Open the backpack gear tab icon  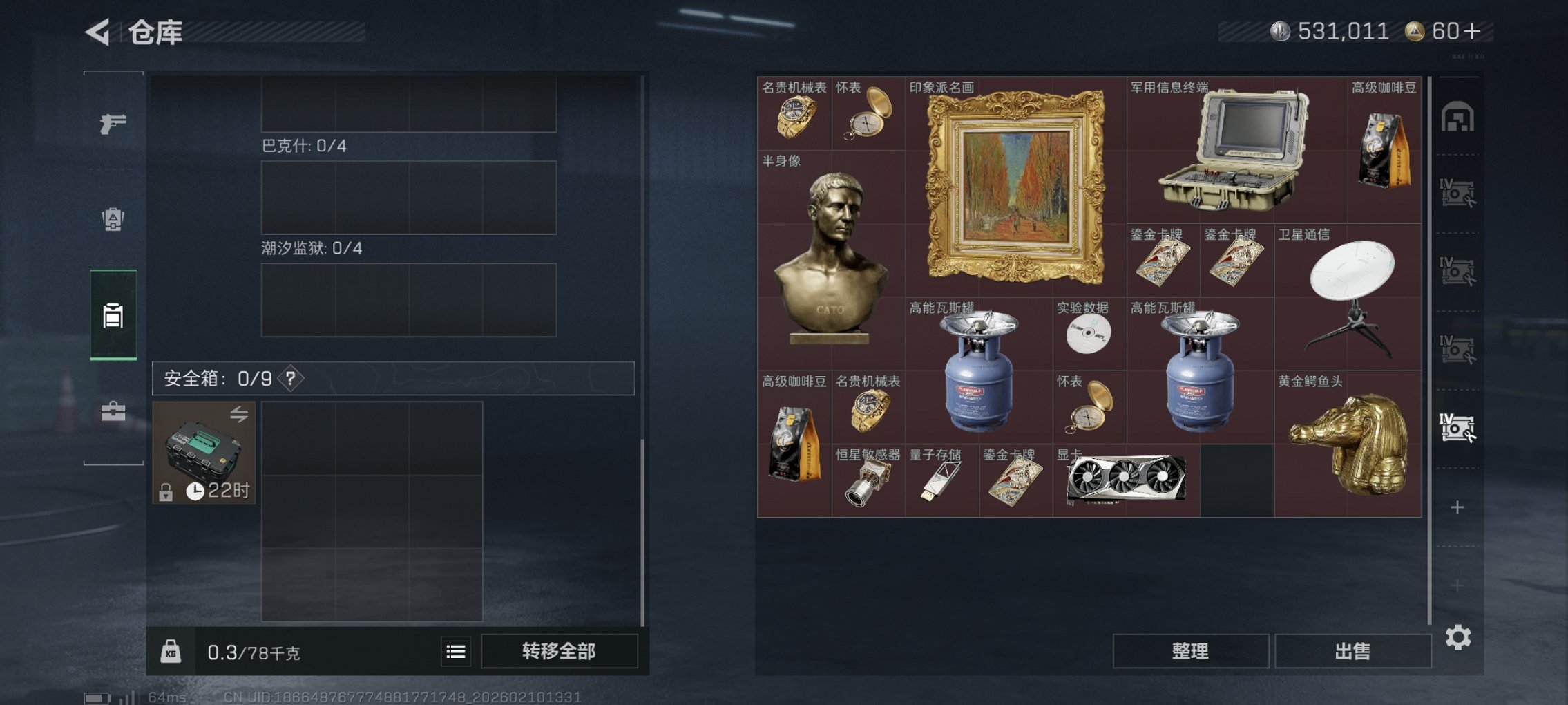click(x=113, y=220)
